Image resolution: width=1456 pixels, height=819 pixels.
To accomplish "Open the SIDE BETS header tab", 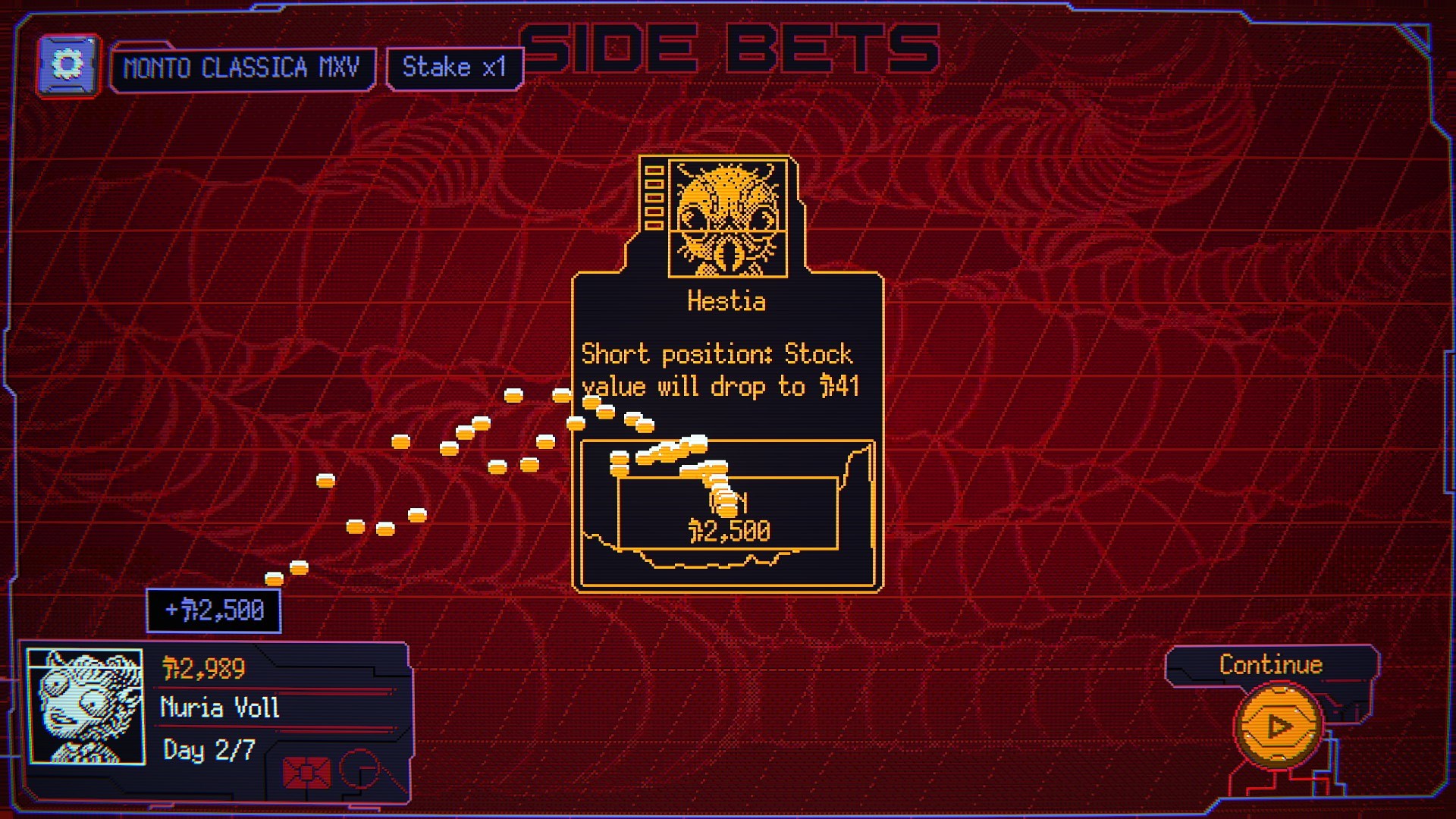I will (x=730, y=47).
